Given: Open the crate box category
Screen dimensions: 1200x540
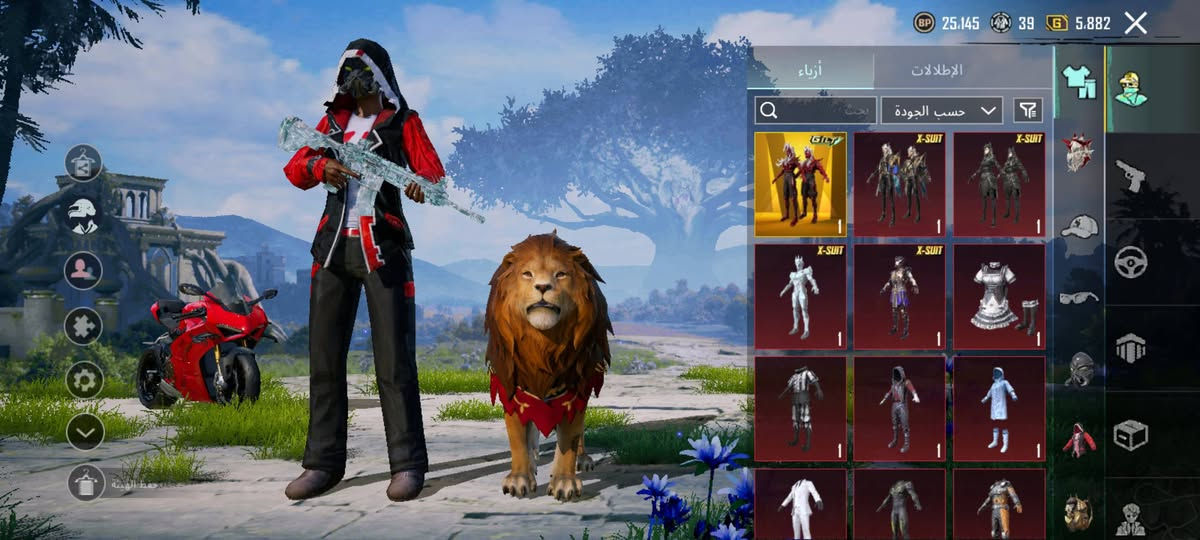Looking at the screenshot, I should (1131, 435).
